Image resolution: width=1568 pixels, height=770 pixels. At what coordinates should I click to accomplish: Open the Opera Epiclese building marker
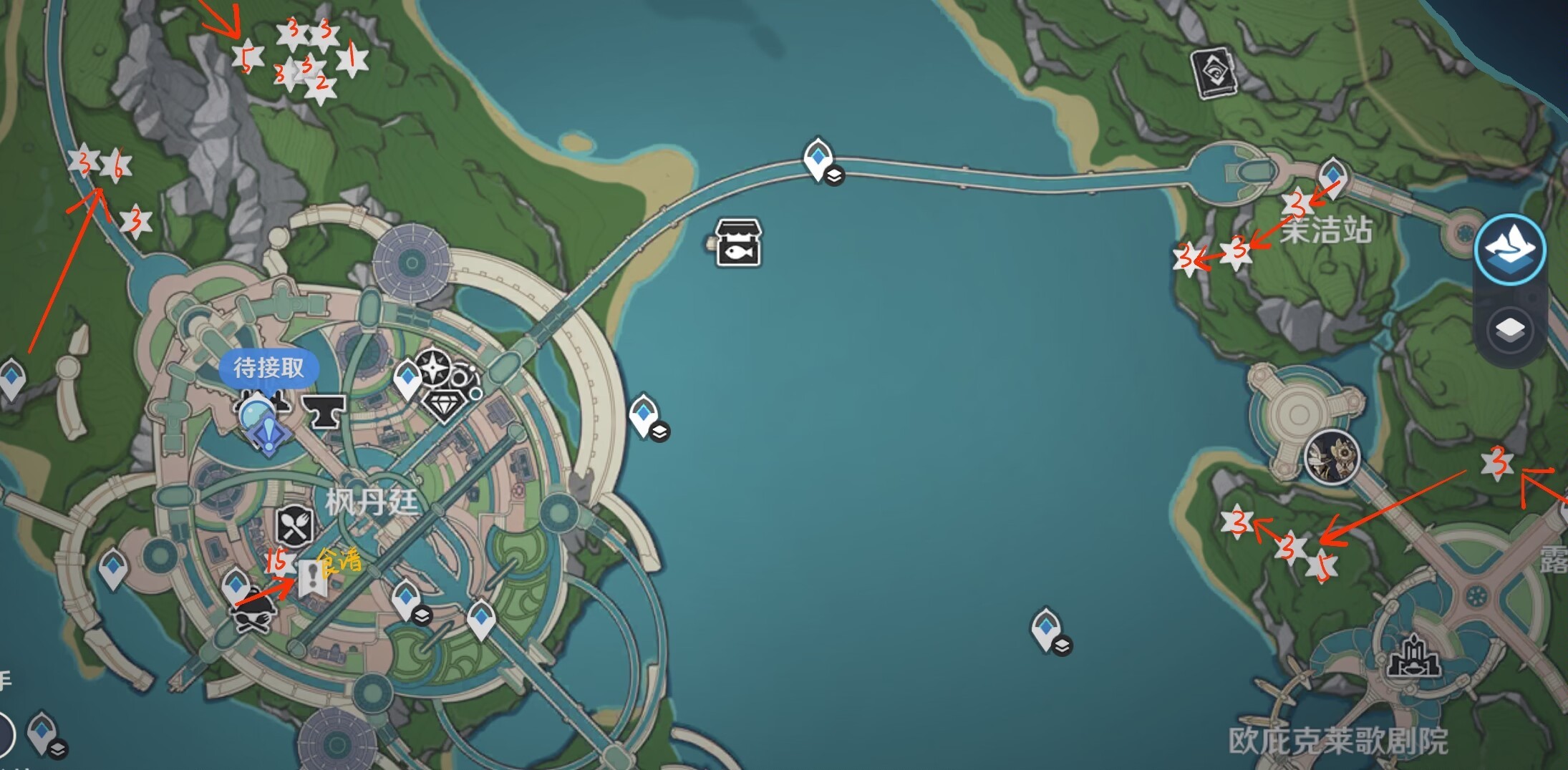(1413, 658)
